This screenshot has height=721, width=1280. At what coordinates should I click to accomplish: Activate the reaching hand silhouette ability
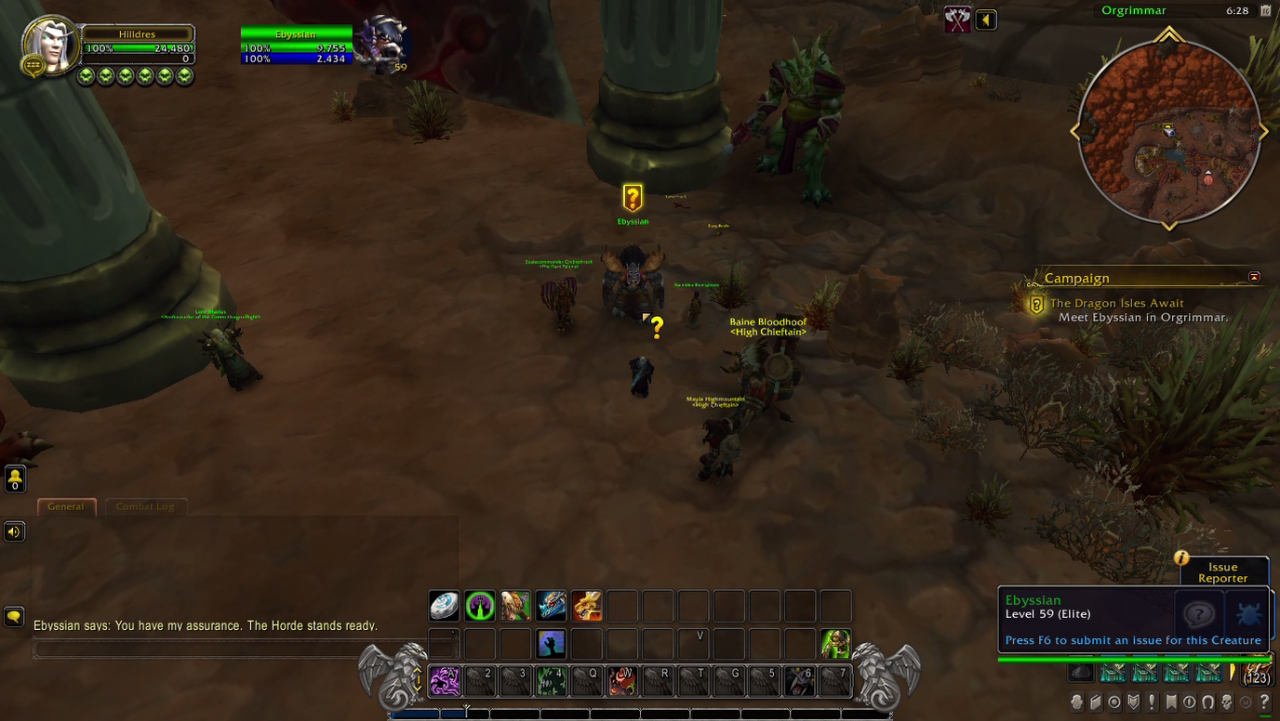pos(551,643)
